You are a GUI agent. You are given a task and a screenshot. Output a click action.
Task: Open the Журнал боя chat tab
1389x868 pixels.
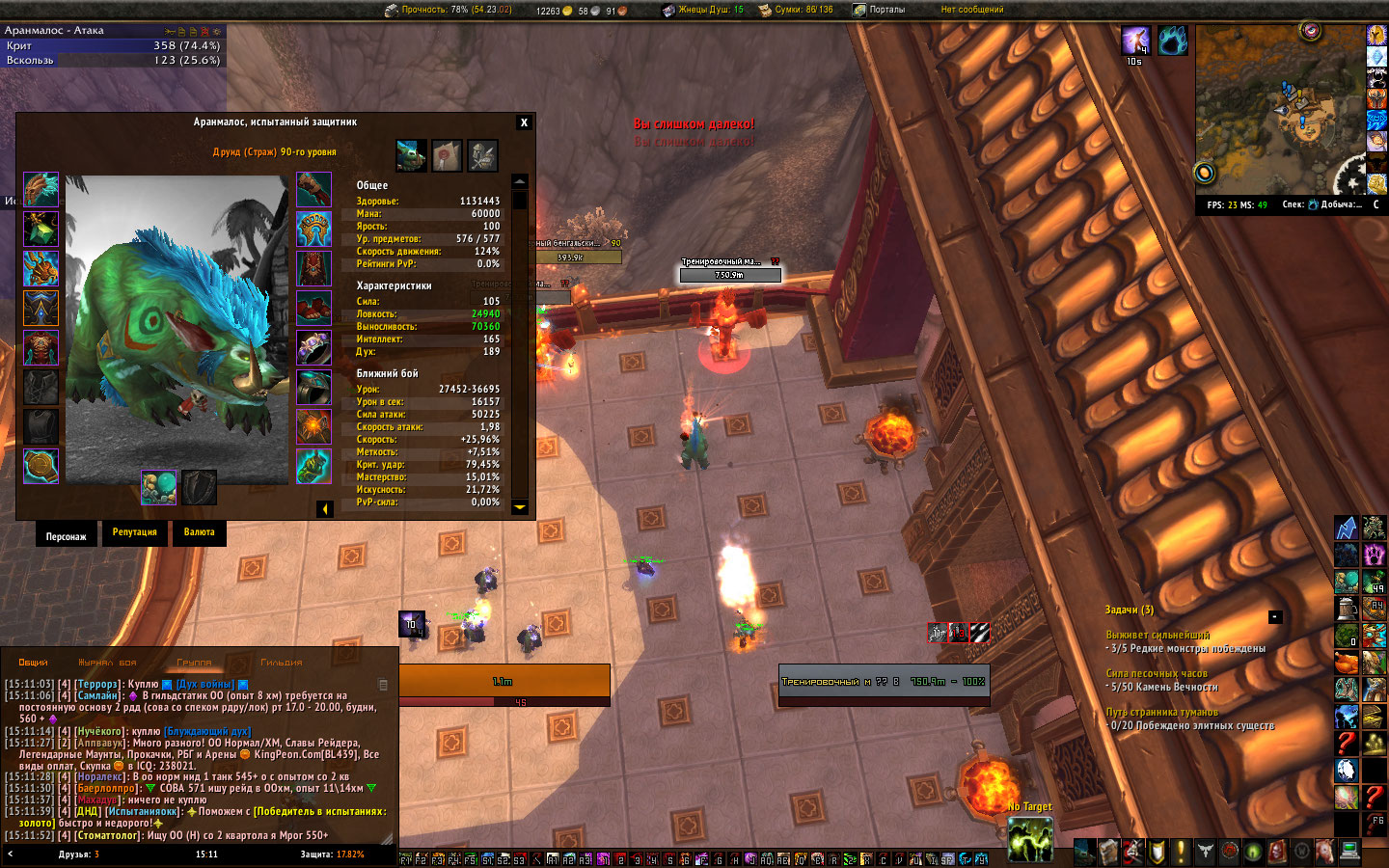click(x=107, y=663)
